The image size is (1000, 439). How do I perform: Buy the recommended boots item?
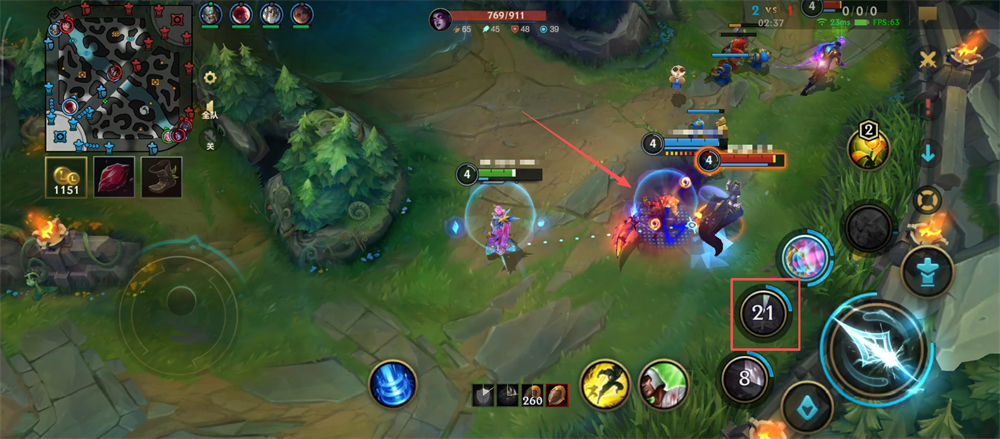[x=160, y=178]
